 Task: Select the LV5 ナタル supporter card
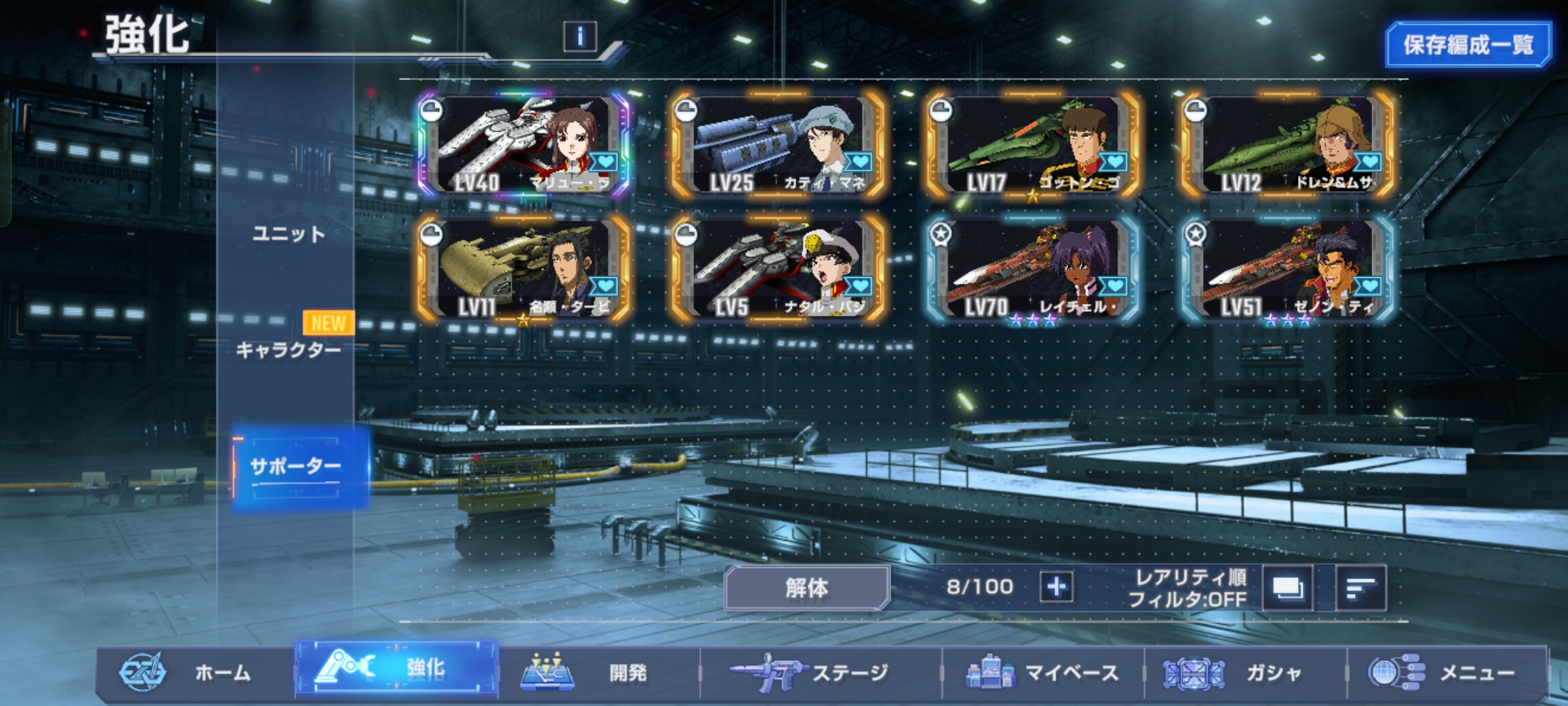click(x=779, y=269)
